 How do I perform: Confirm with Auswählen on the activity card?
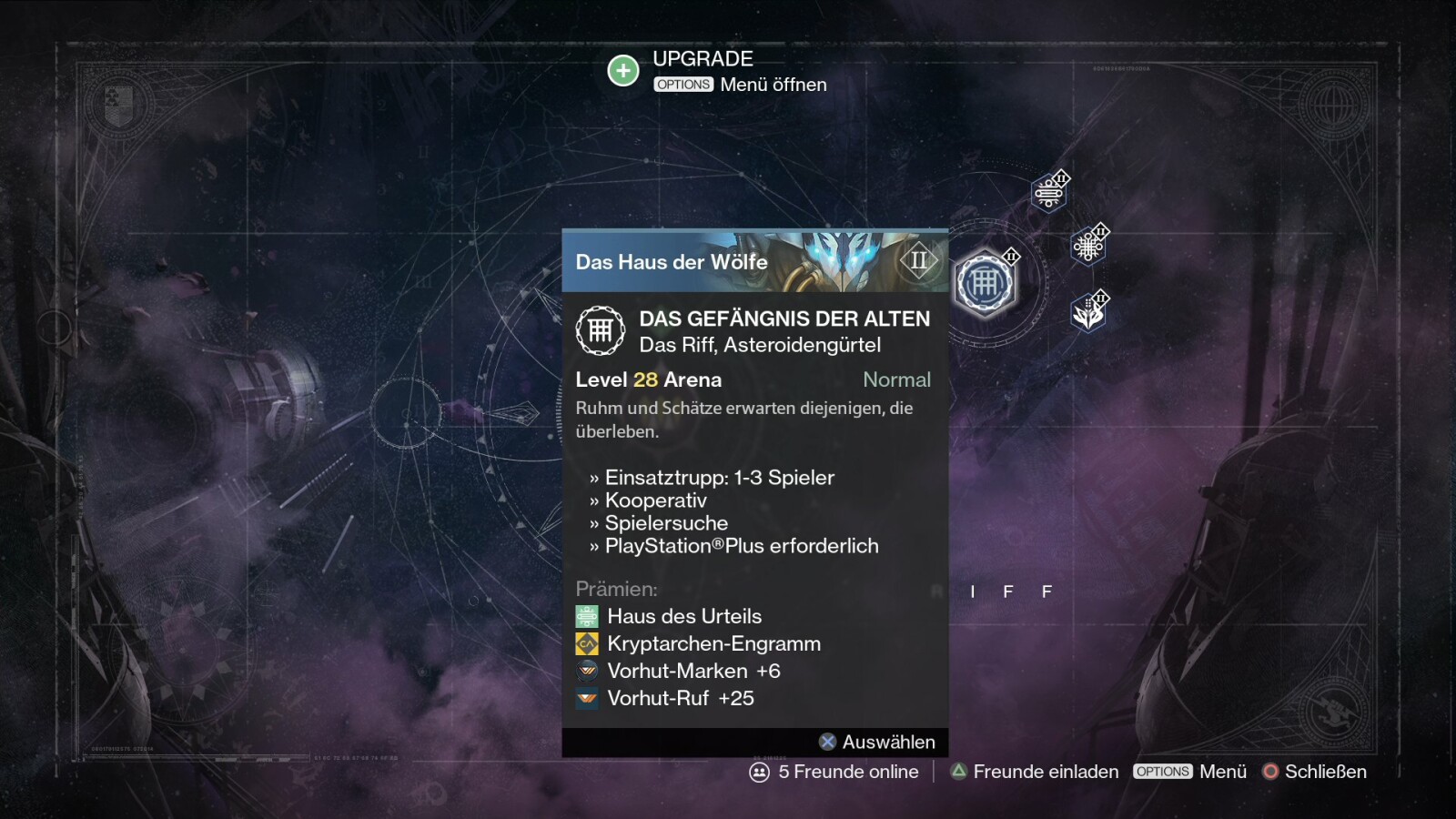[877, 742]
